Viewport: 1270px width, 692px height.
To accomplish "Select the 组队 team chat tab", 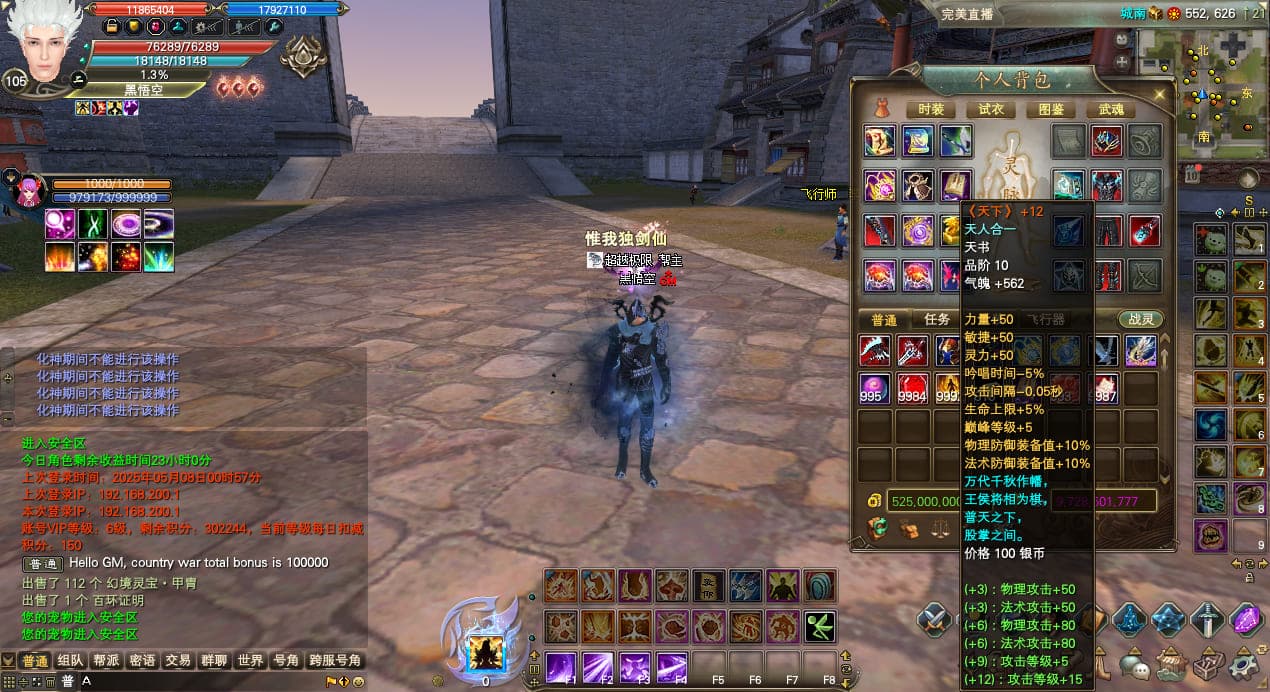I will click(x=70, y=661).
